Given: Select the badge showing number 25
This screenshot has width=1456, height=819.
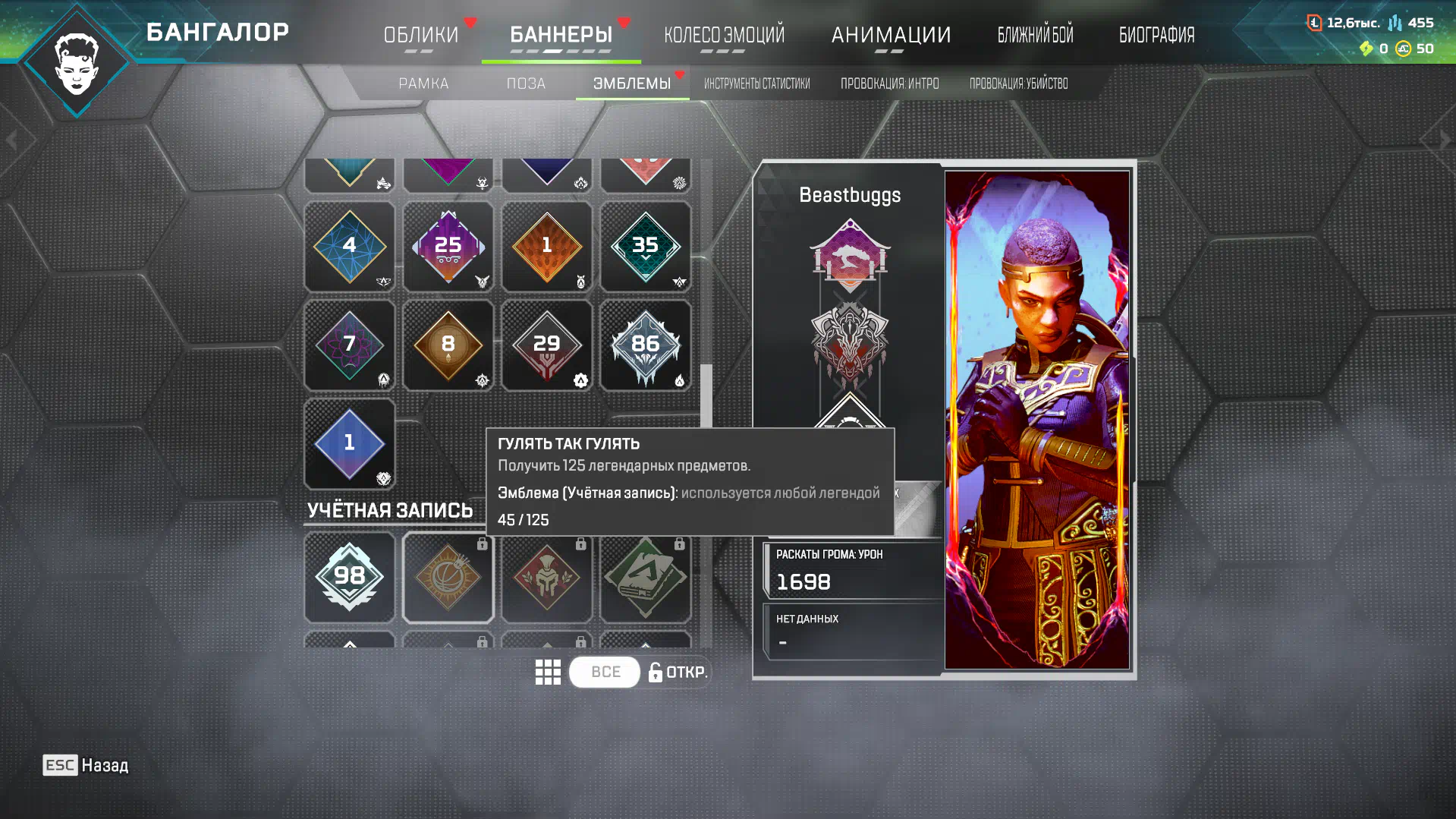Looking at the screenshot, I should tap(448, 247).
